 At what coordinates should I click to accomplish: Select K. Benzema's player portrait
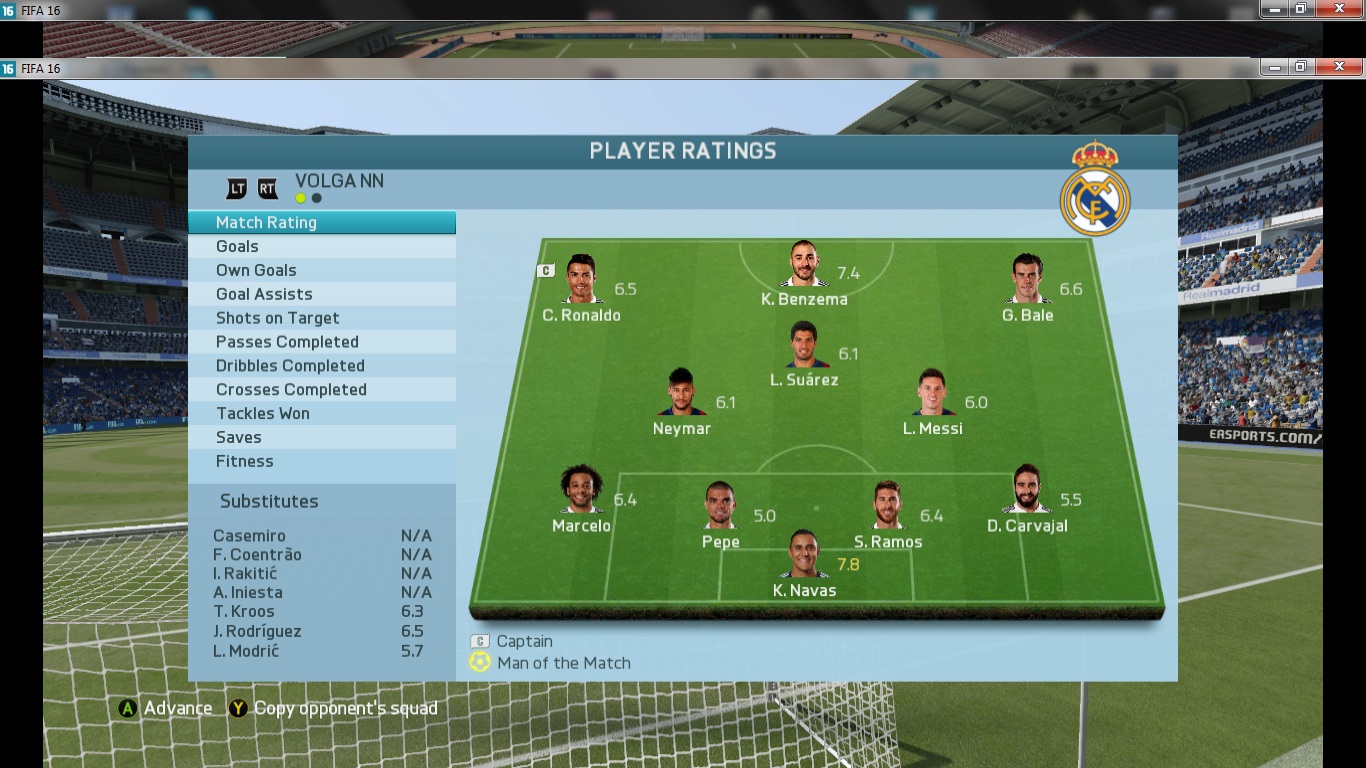803,265
